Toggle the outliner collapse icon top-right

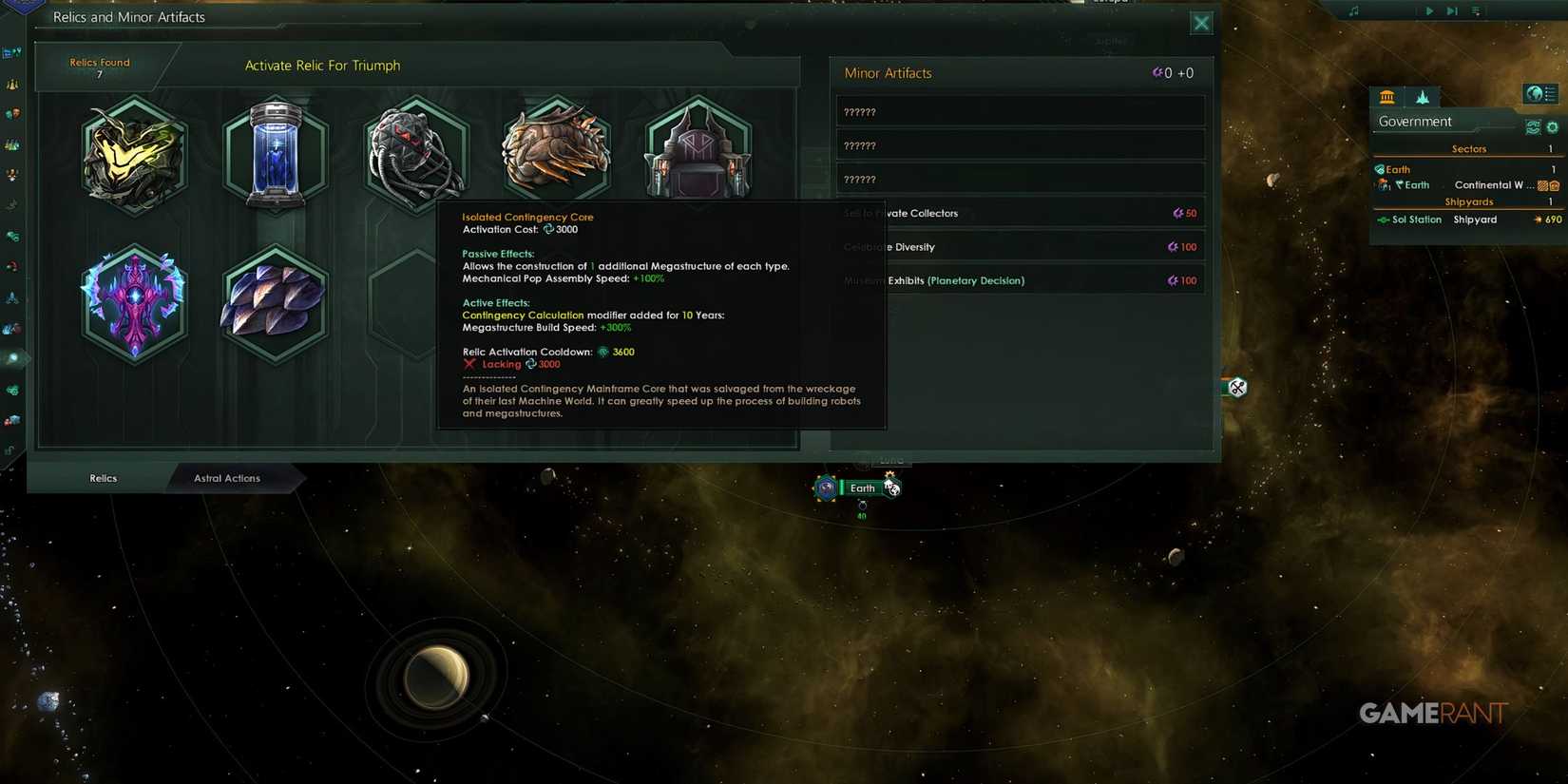[1476, 11]
